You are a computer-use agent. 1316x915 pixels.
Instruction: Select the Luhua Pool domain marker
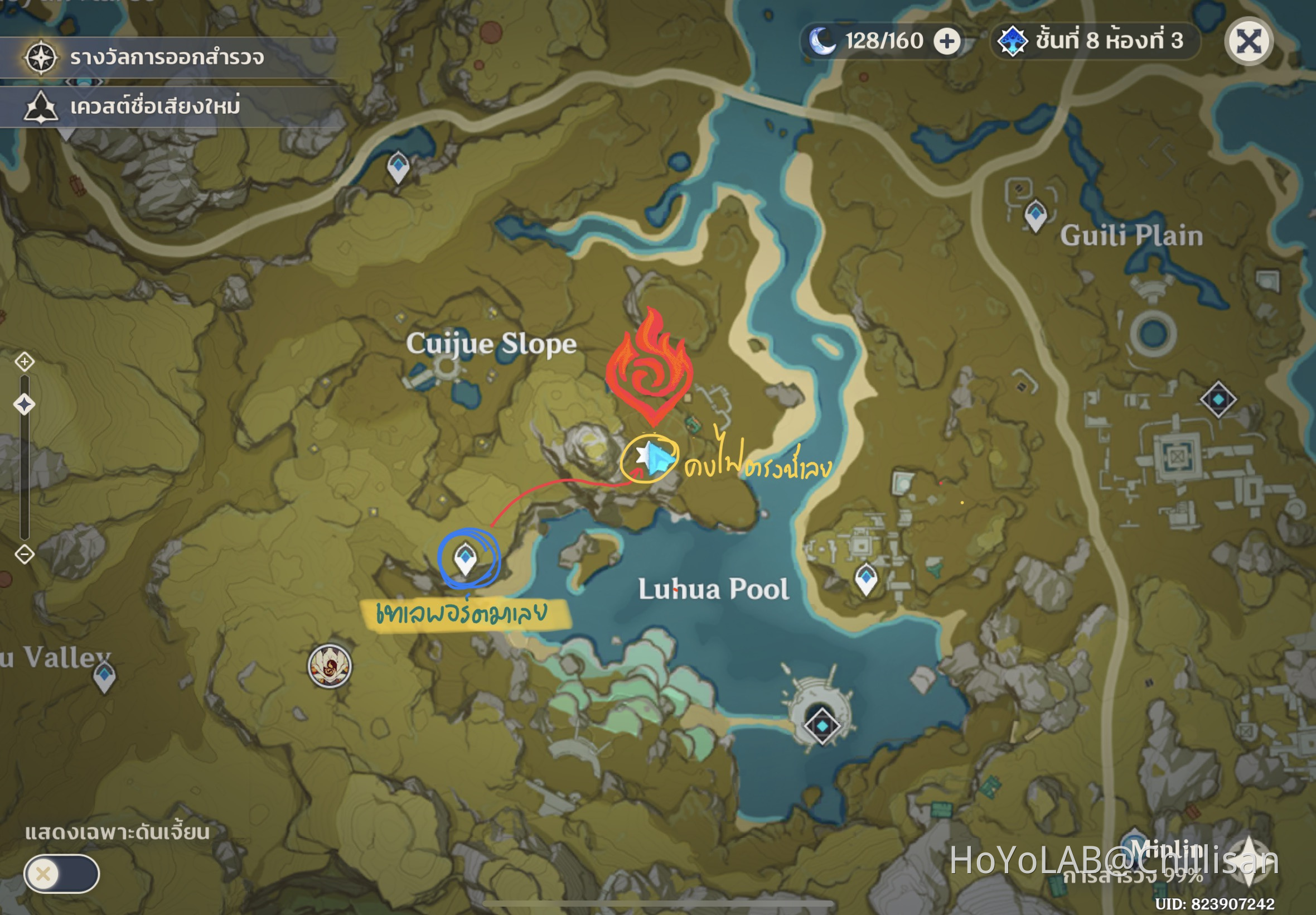coord(821,726)
